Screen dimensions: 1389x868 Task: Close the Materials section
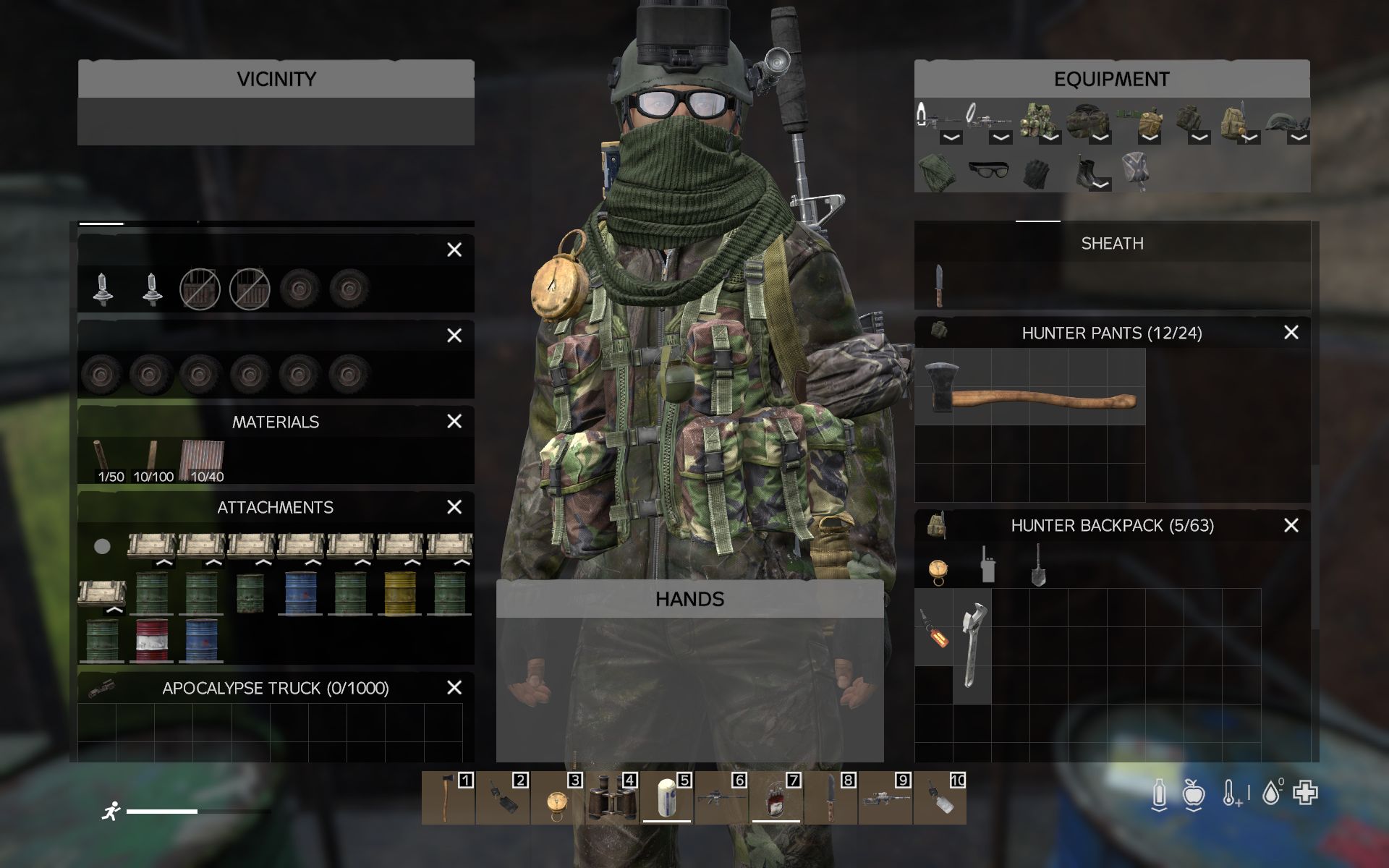(454, 422)
